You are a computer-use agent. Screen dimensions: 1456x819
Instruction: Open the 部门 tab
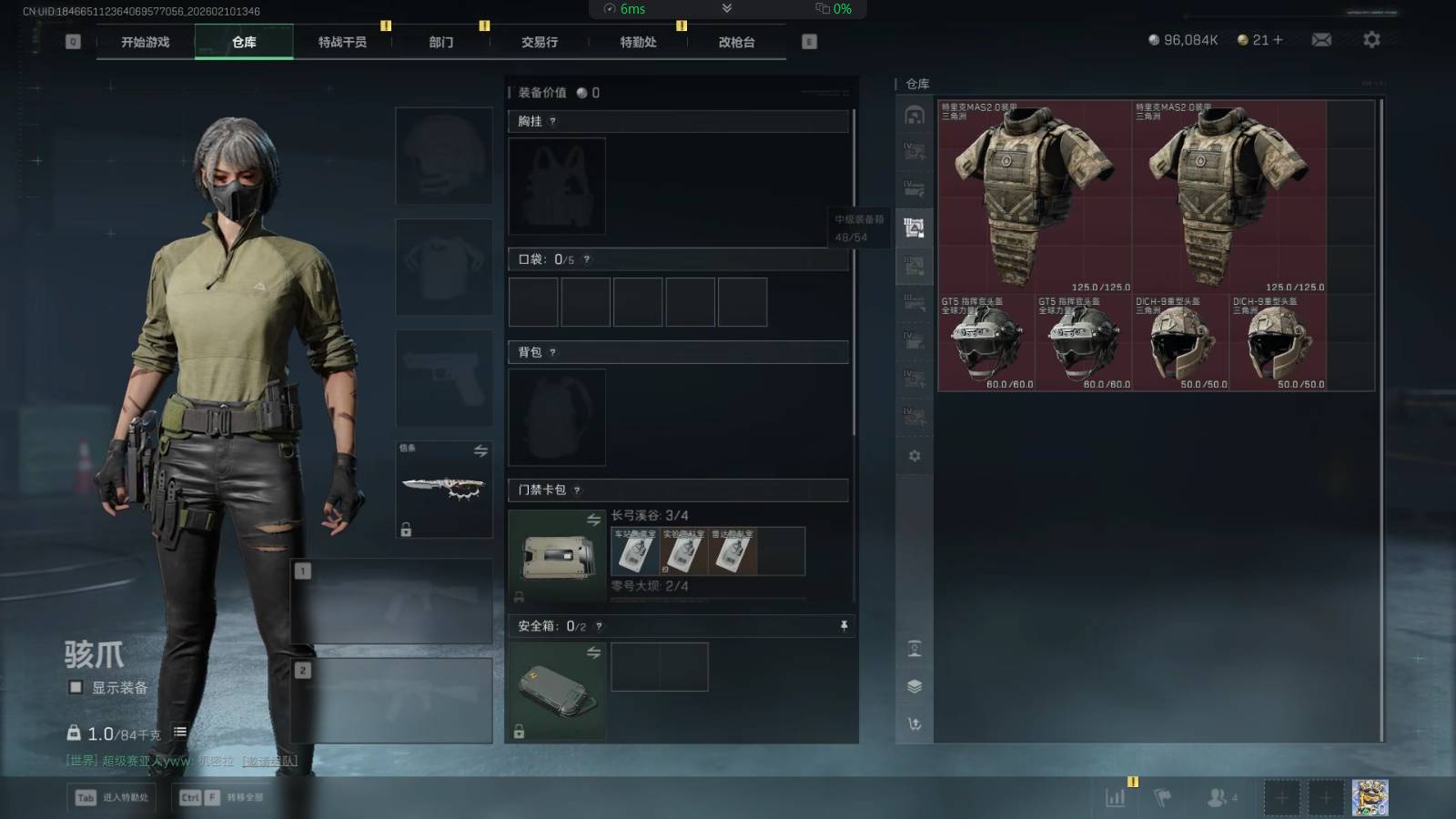coord(441,42)
